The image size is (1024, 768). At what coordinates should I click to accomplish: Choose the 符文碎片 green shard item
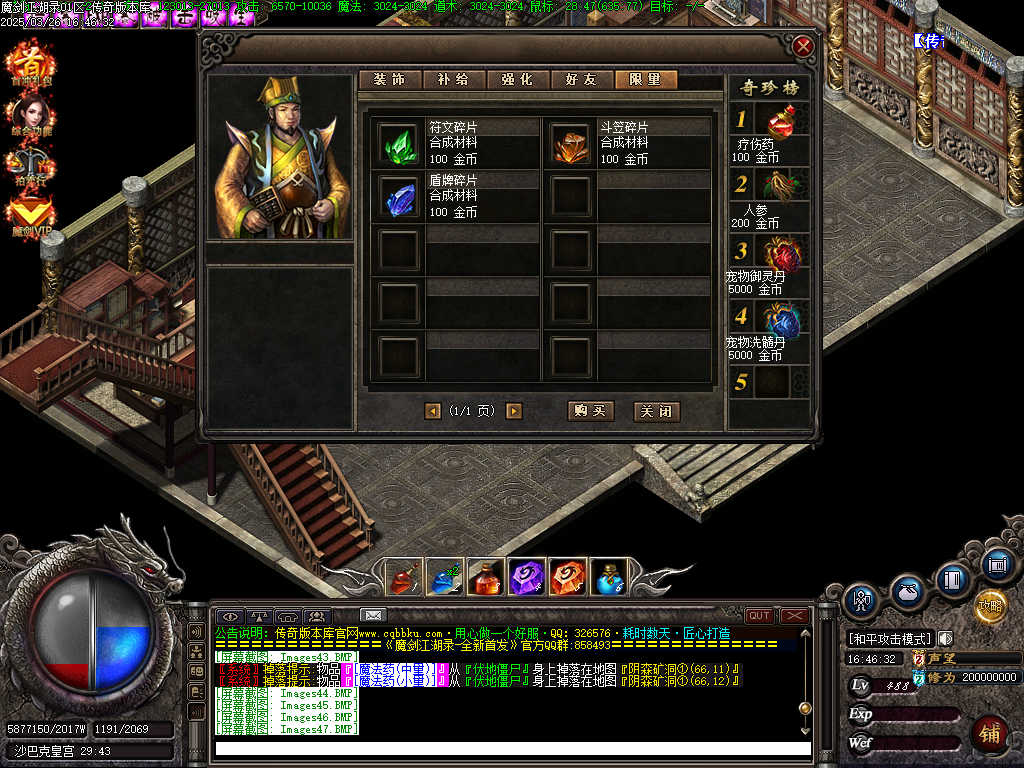[x=399, y=143]
